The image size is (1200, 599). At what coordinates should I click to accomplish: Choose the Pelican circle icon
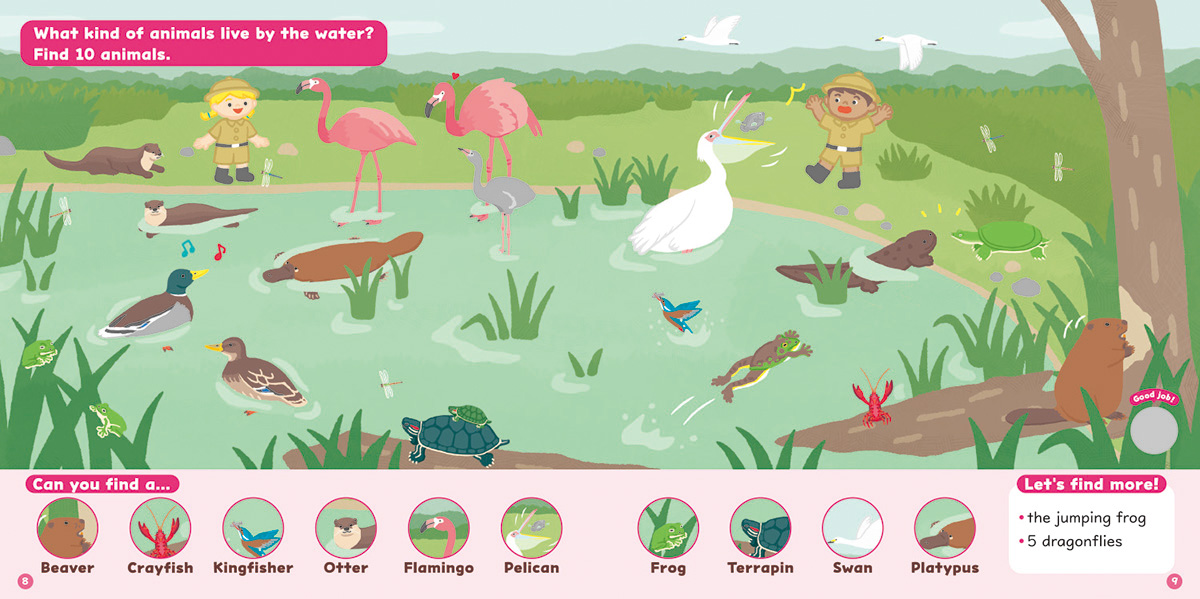[x=531, y=528]
